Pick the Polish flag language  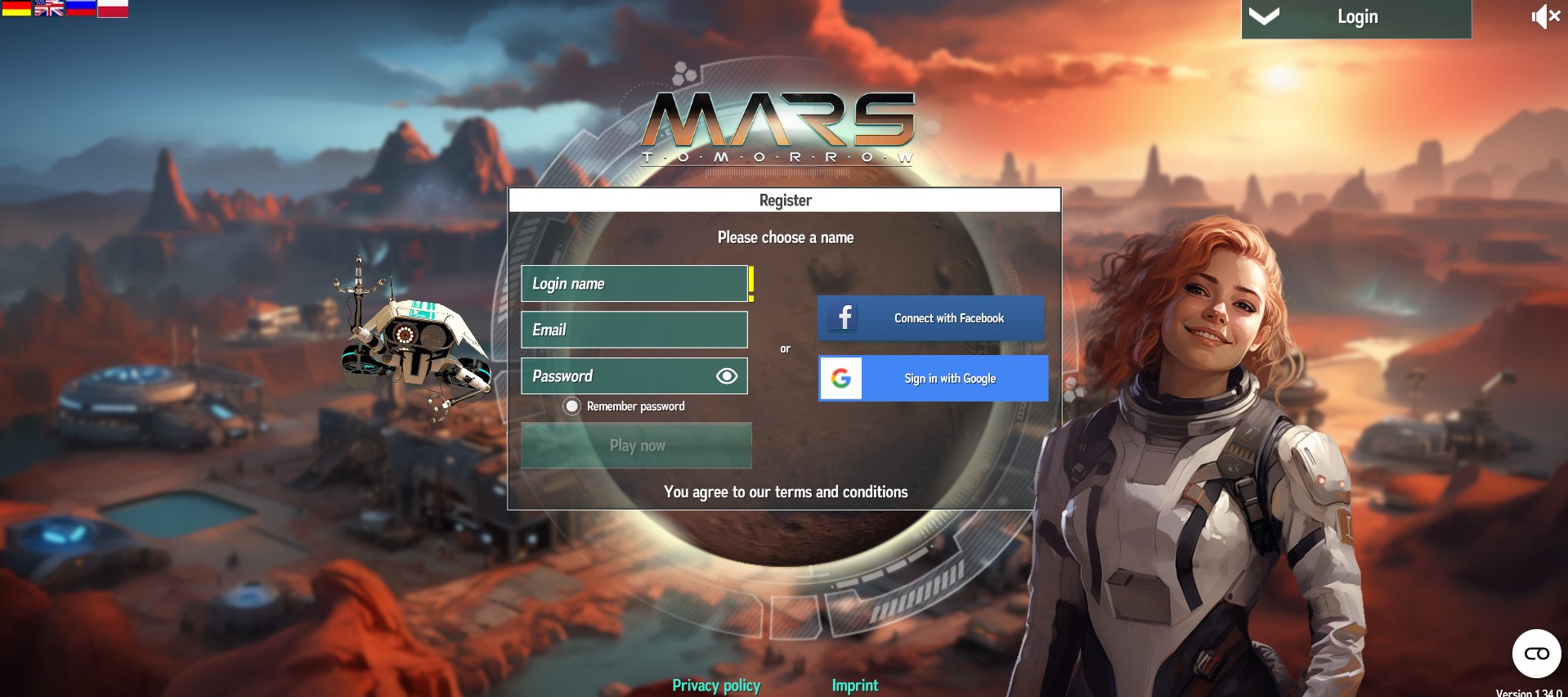tap(113, 8)
